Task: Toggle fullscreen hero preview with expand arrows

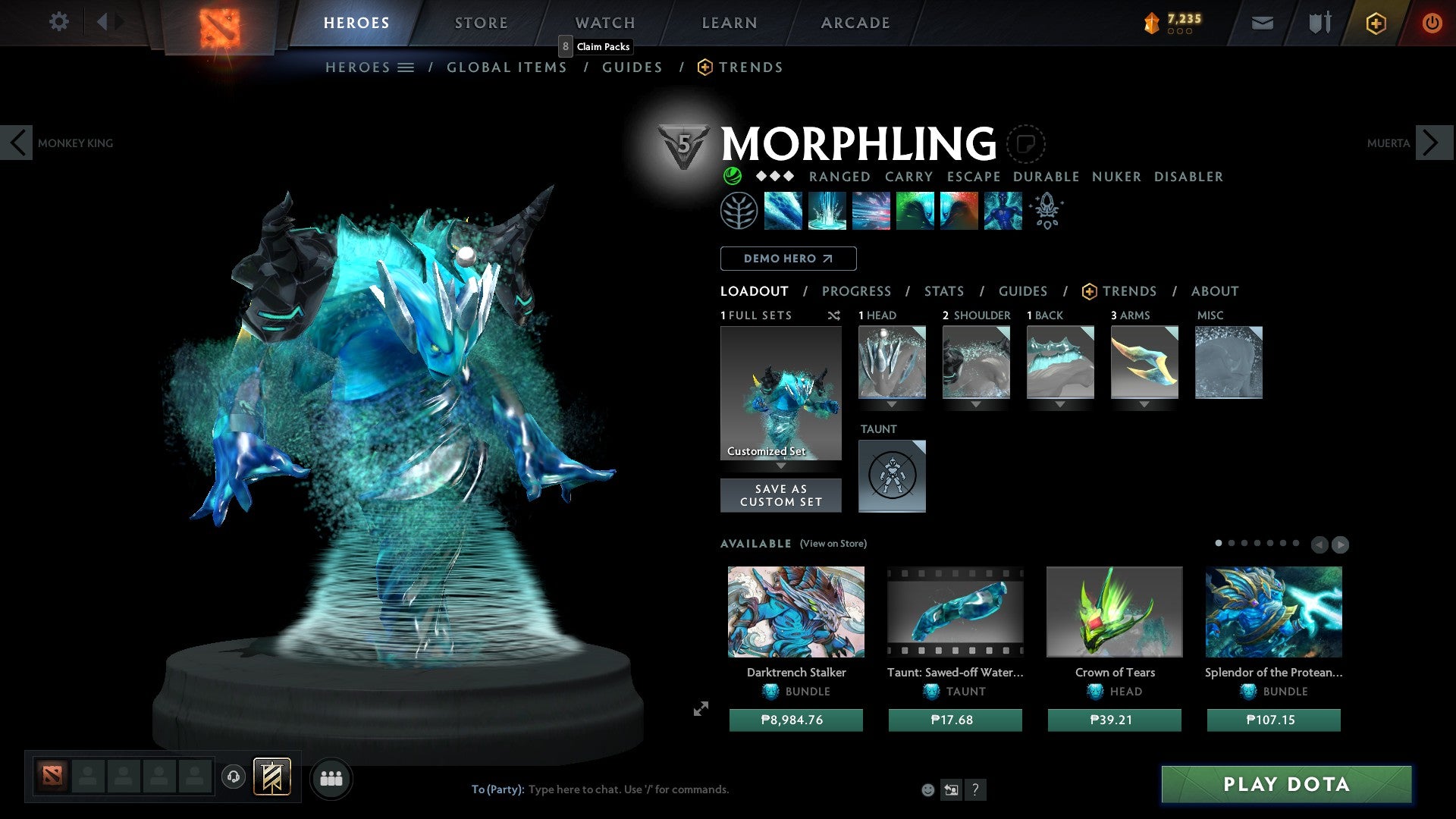Action: pyautogui.click(x=700, y=710)
